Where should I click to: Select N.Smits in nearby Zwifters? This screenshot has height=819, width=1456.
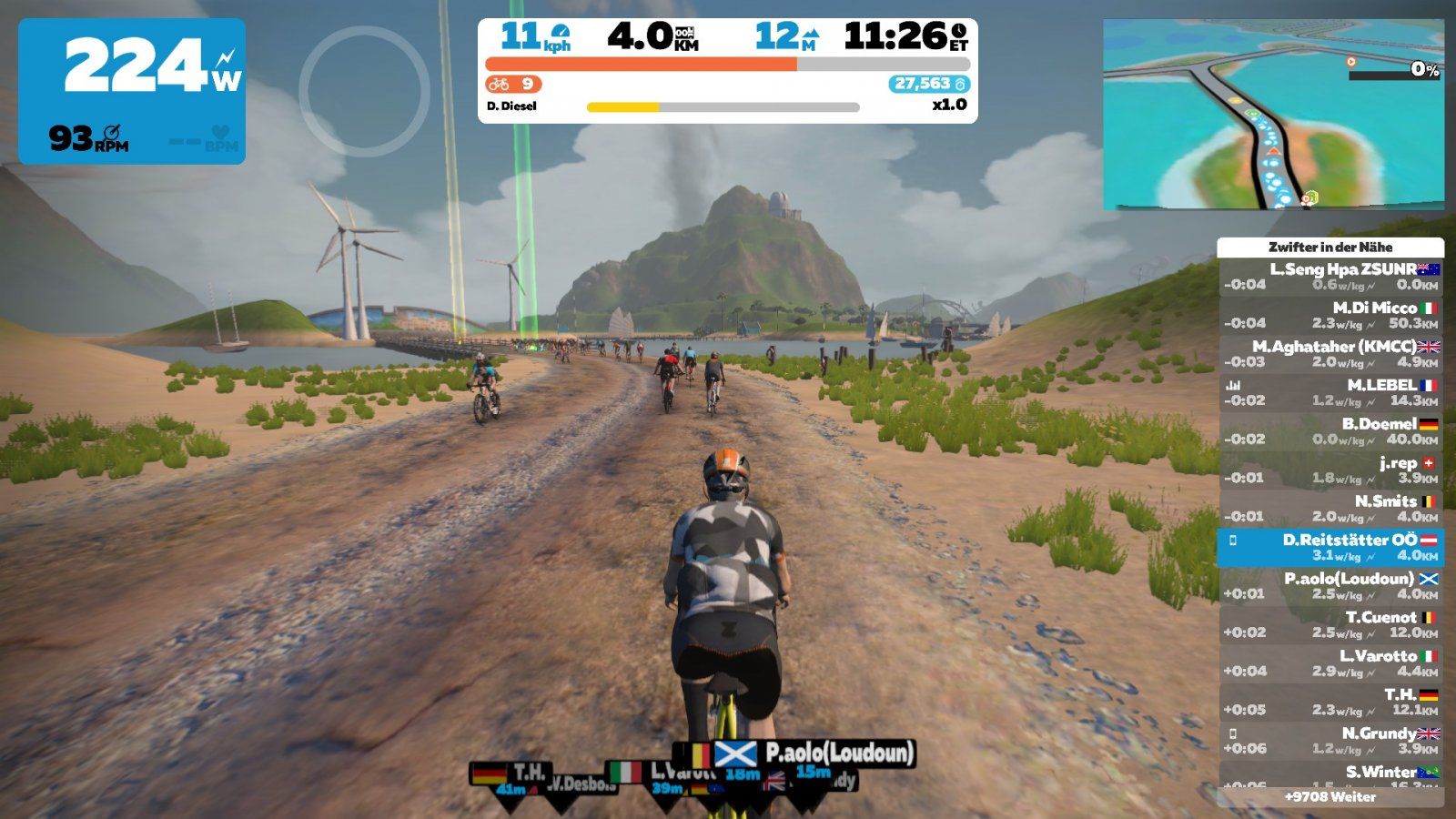(x=1330, y=509)
